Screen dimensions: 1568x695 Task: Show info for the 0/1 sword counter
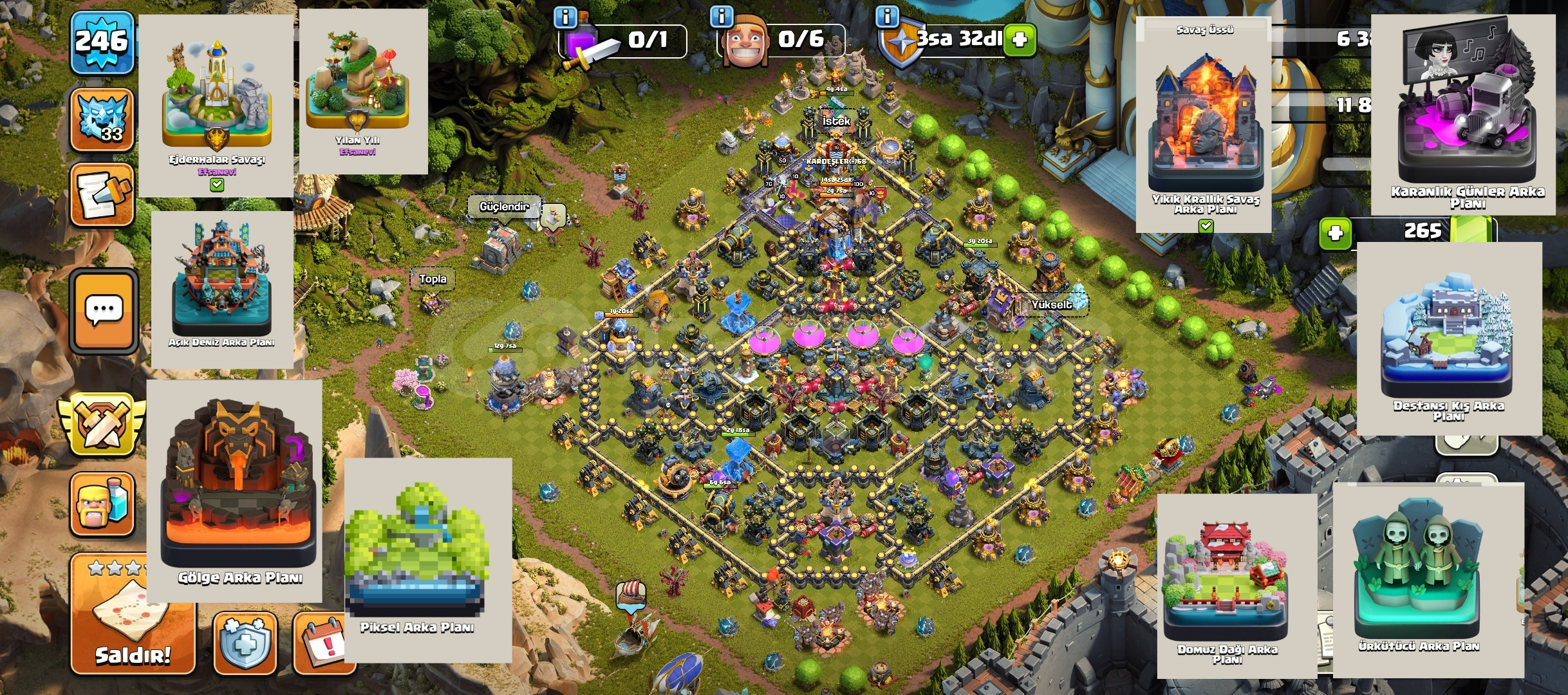coord(566,17)
